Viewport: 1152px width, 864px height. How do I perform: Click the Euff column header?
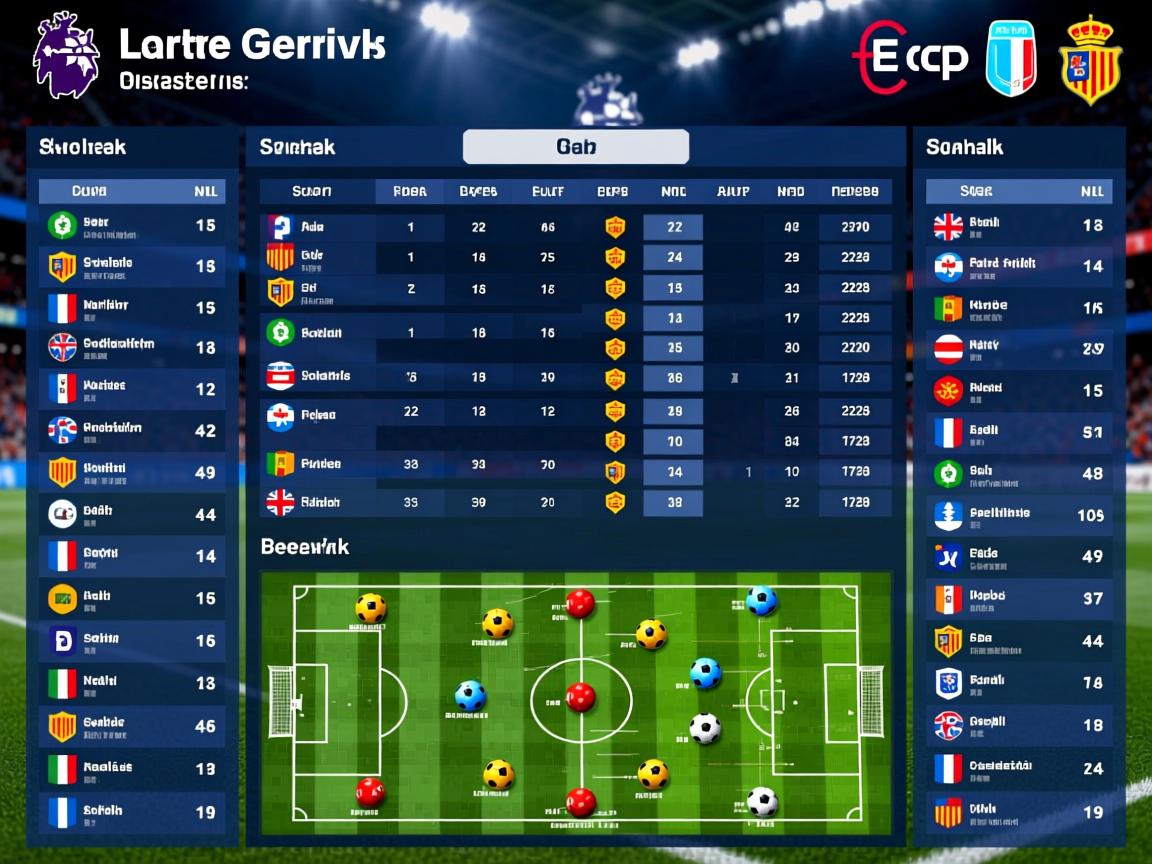coord(547,191)
